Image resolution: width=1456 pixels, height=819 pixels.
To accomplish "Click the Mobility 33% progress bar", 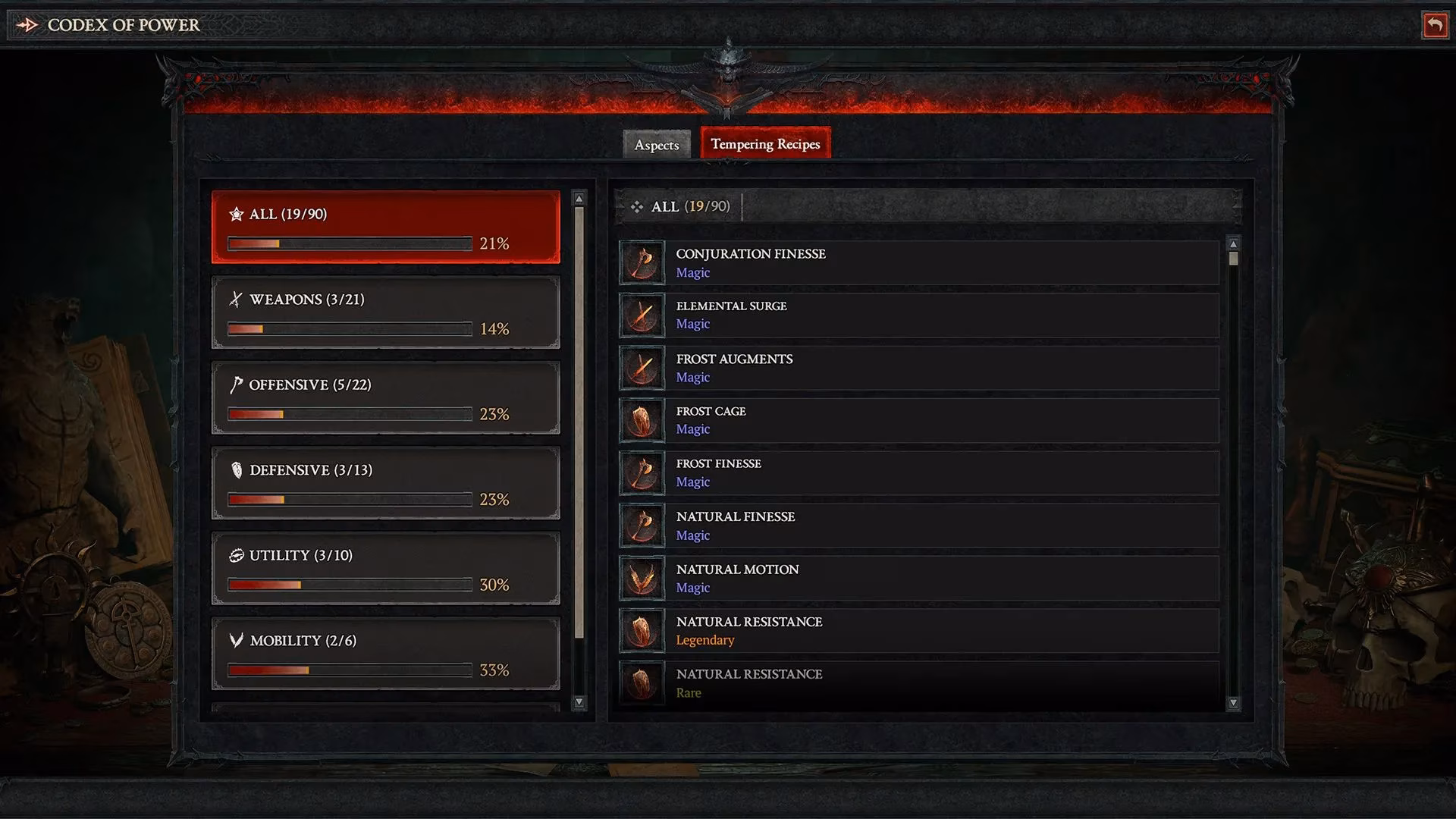I will click(349, 670).
